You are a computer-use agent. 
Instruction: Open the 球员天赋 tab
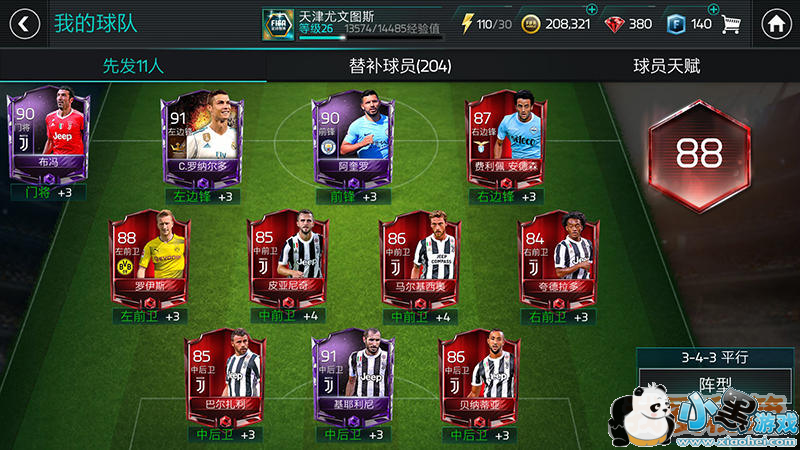click(x=666, y=67)
